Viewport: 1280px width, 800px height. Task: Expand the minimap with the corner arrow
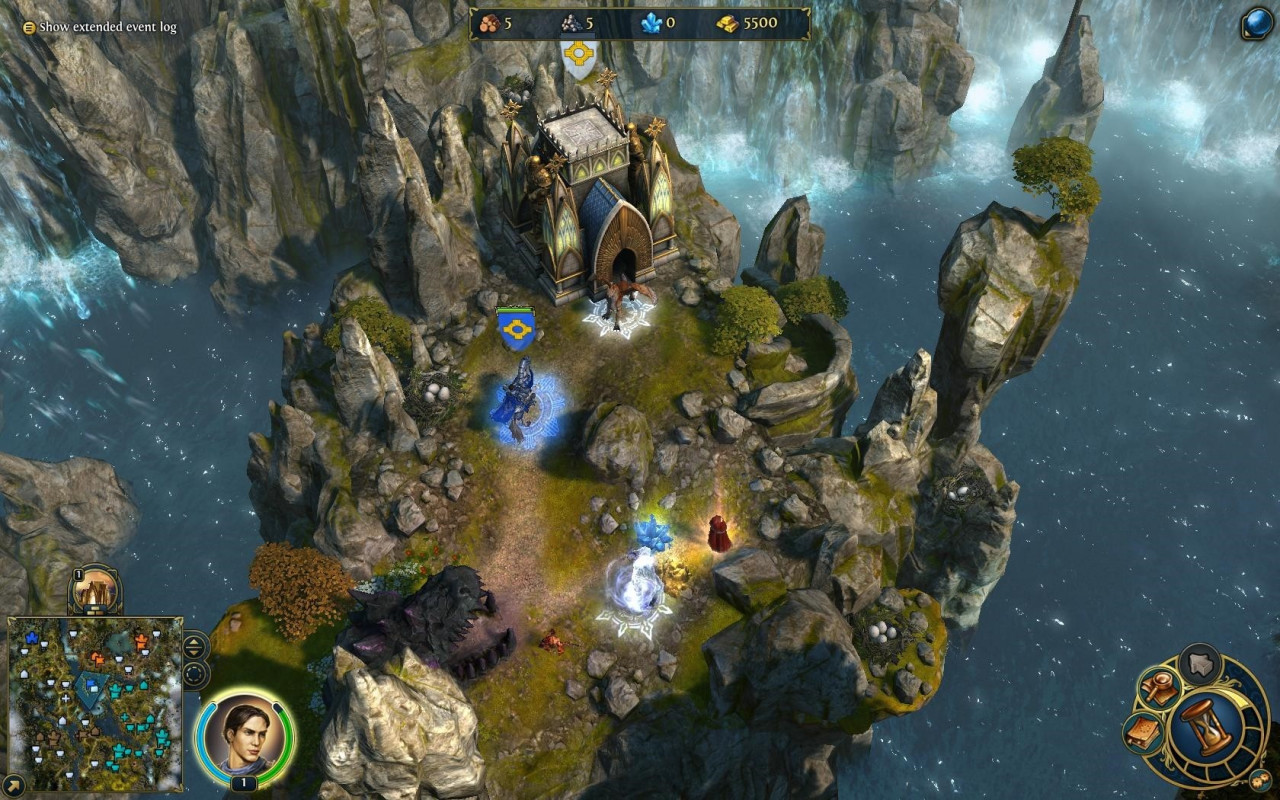[15, 783]
